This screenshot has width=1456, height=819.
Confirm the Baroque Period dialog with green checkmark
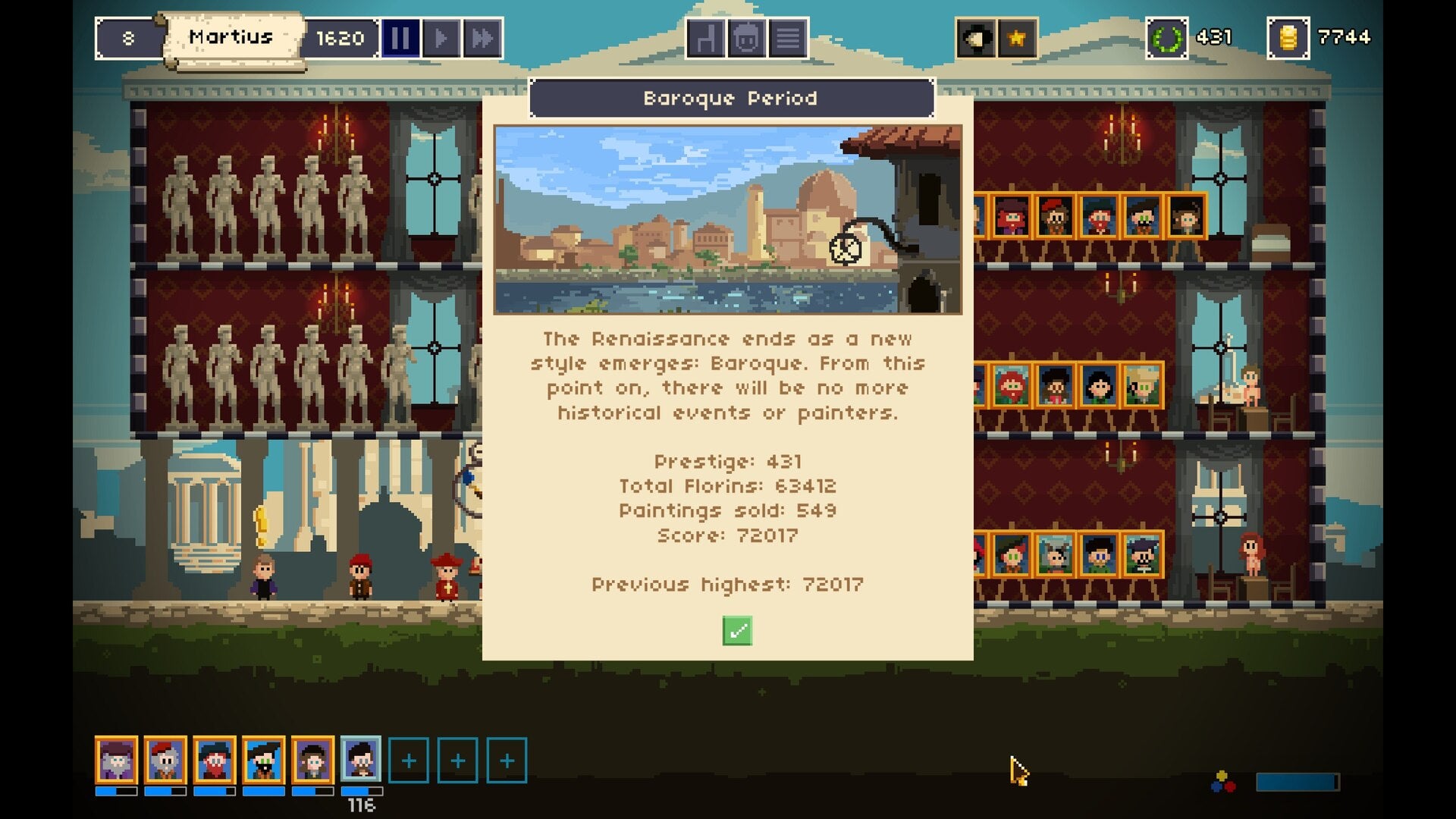pyautogui.click(x=737, y=631)
